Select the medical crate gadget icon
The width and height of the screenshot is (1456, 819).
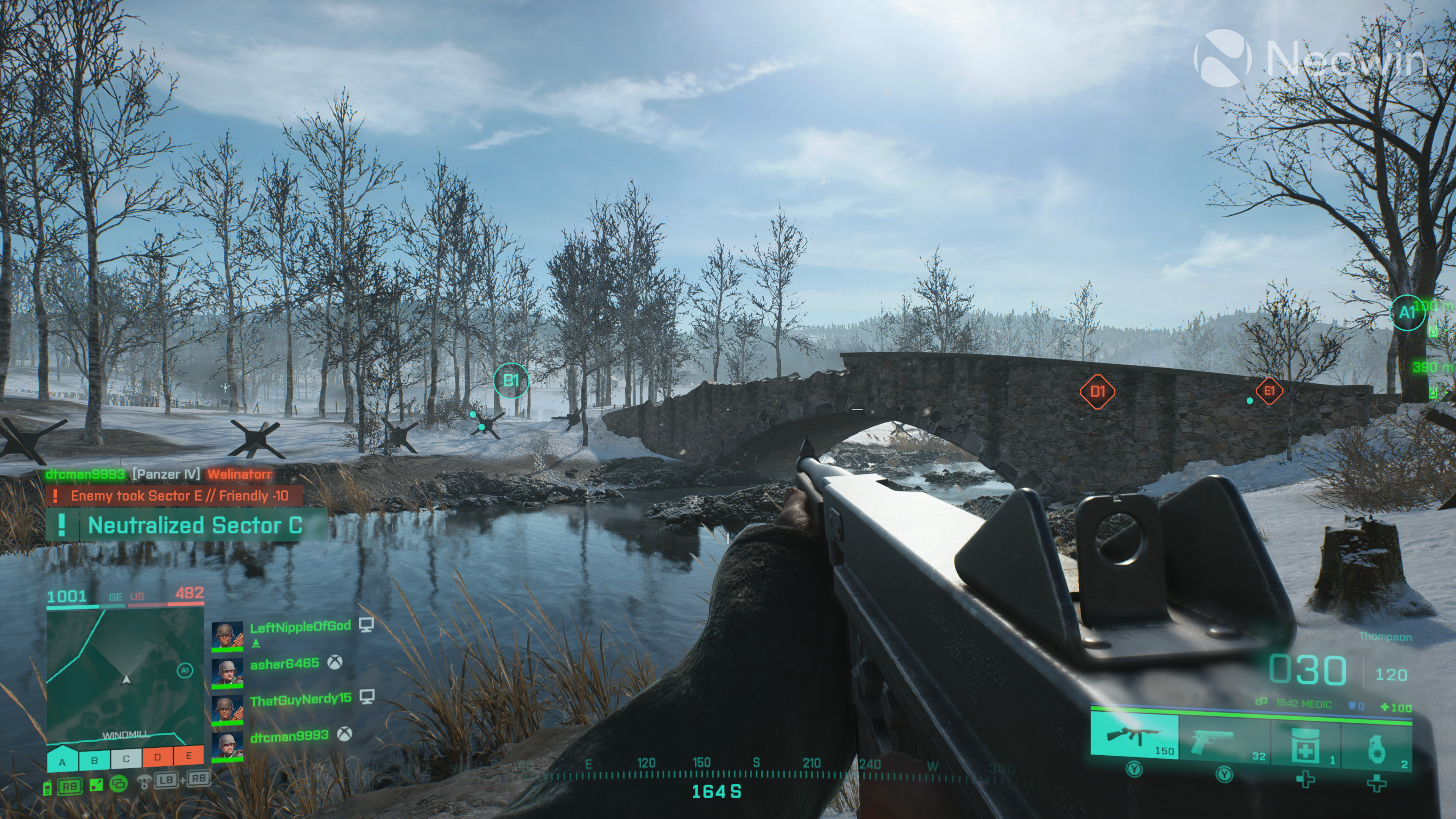click(x=1305, y=743)
